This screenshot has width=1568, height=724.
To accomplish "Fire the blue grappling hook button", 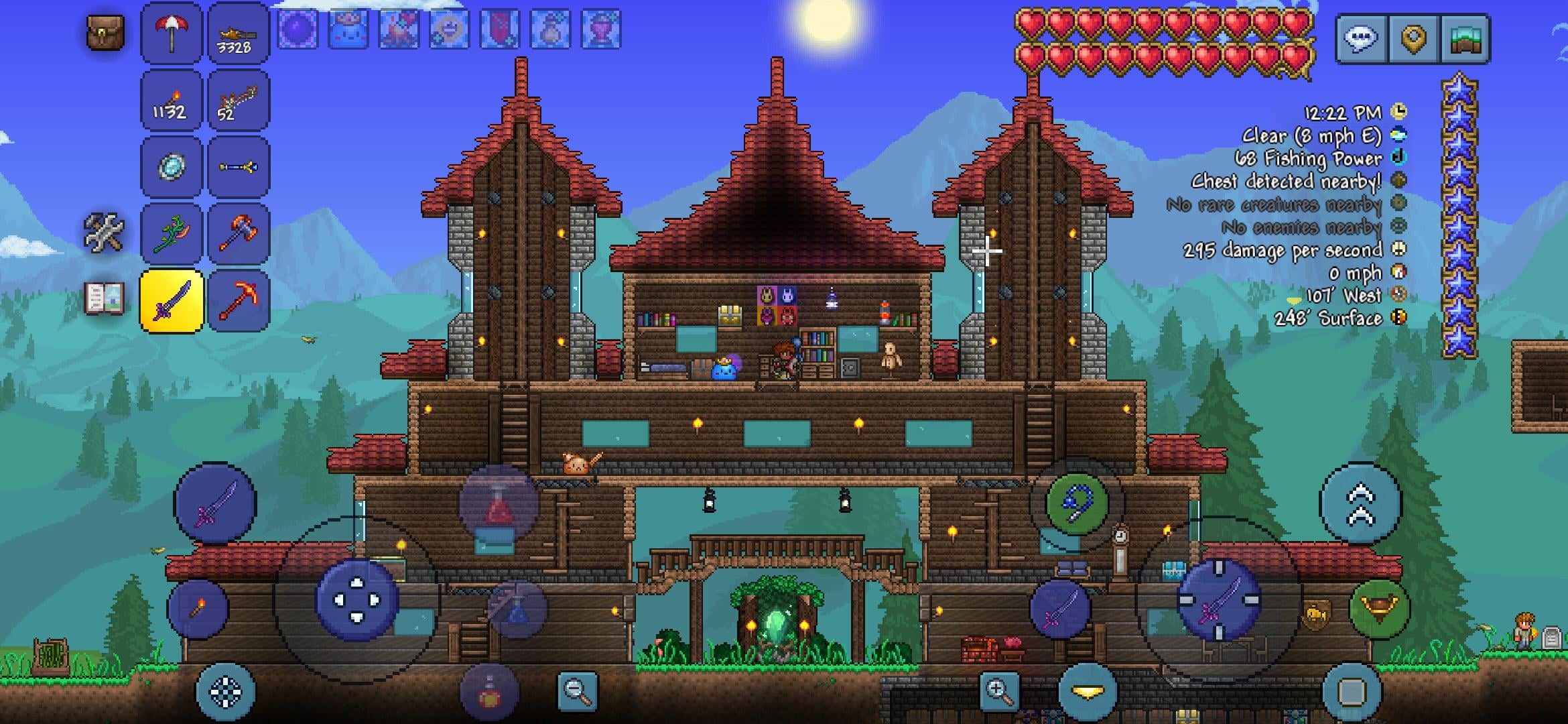I will pos(1077,504).
